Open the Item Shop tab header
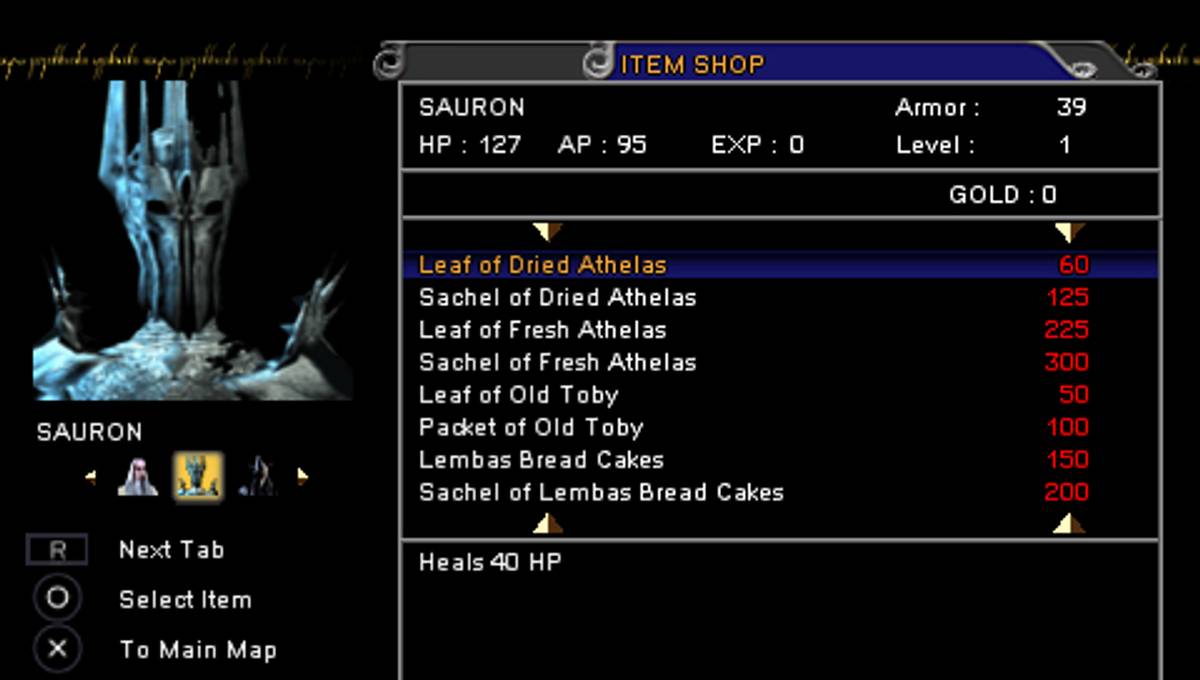 click(x=692, y=65)
